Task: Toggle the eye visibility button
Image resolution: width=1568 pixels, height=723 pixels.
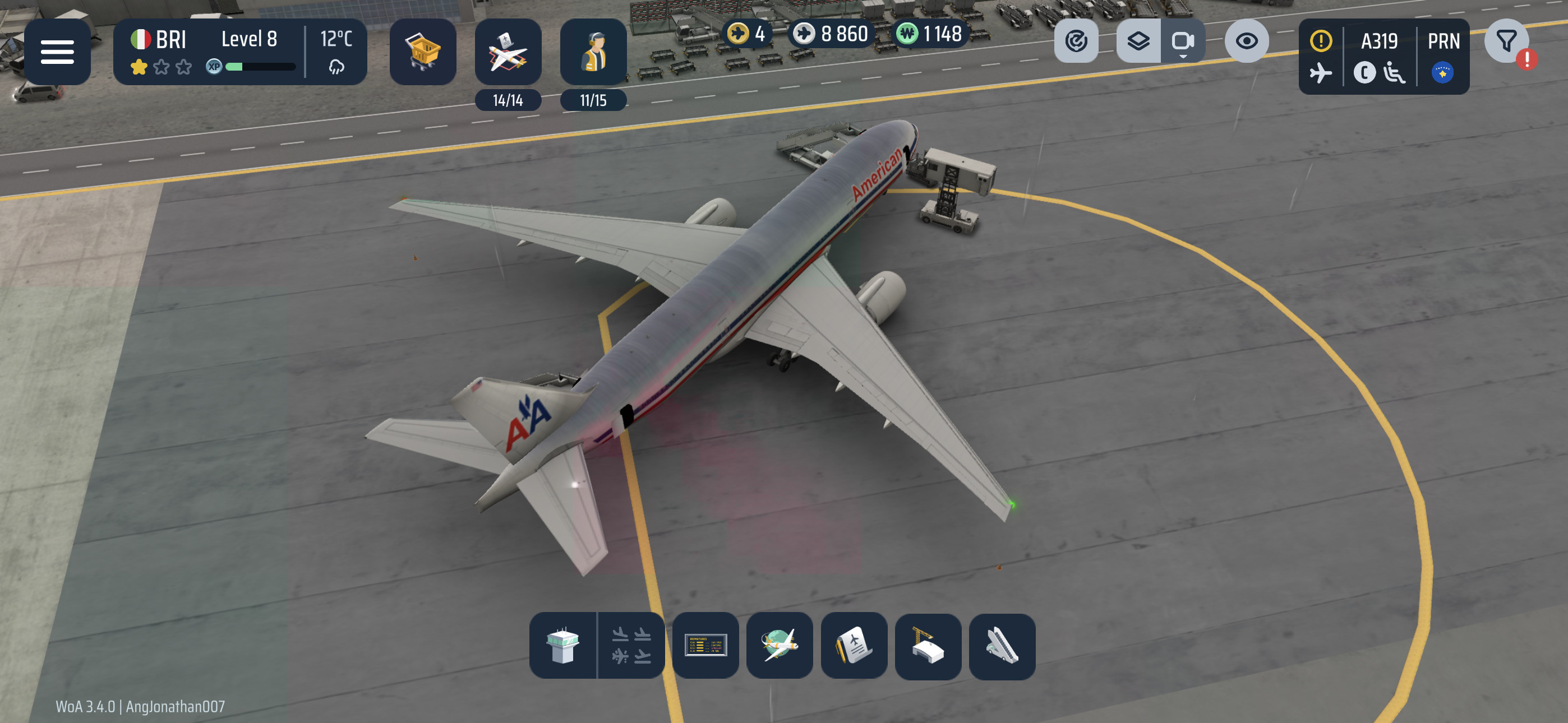Action: click(x=1246, y=41)
